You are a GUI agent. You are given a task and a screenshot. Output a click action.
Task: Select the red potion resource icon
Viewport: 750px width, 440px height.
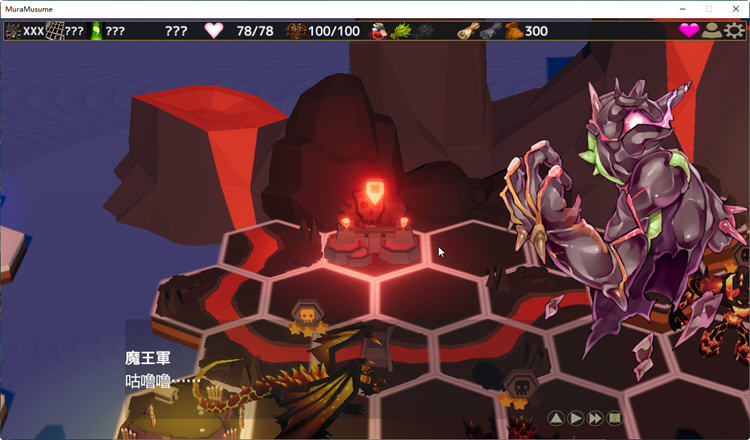[380, 31]
